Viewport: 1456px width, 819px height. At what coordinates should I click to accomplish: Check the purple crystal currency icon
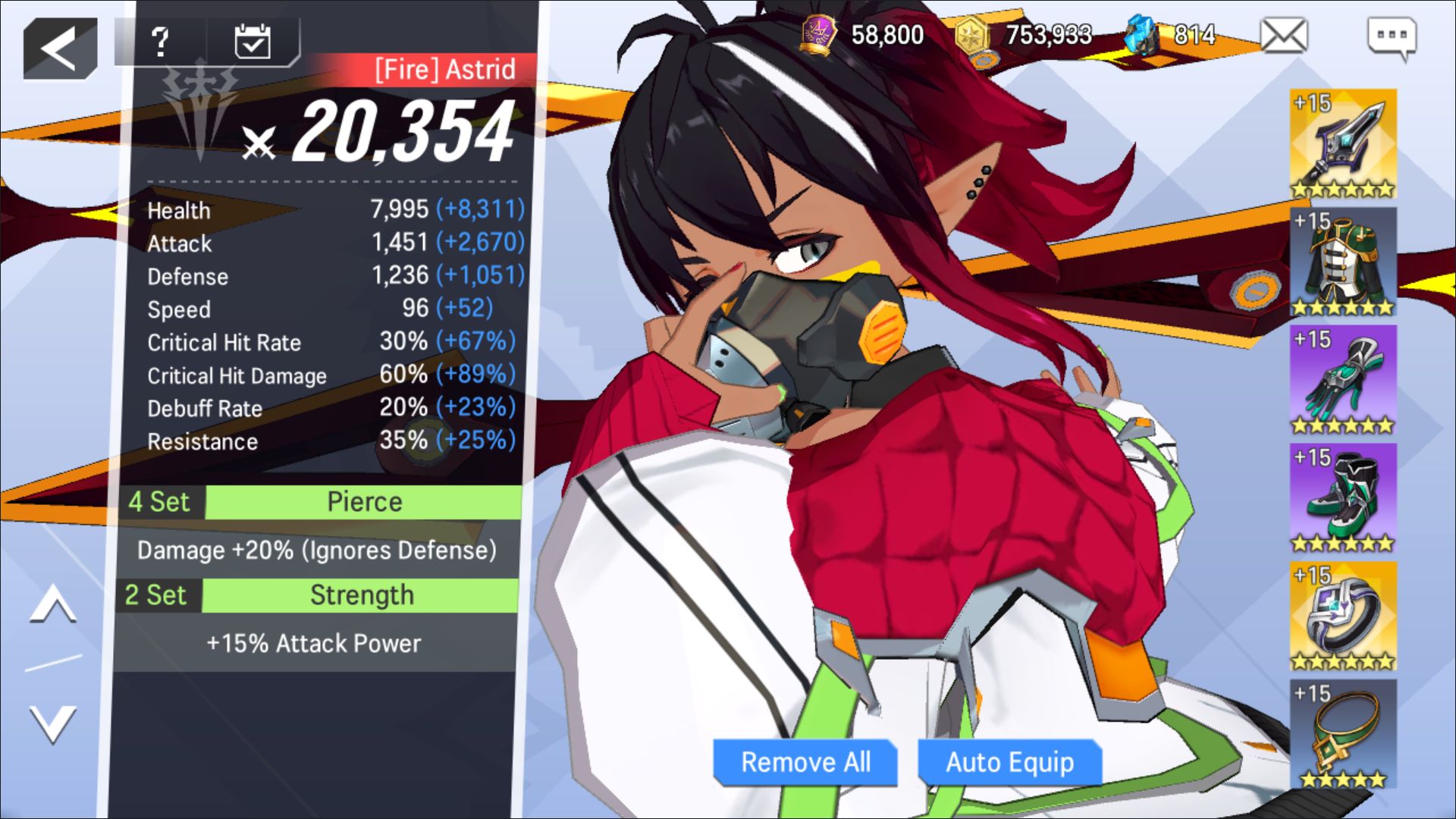tap(821, 32)
